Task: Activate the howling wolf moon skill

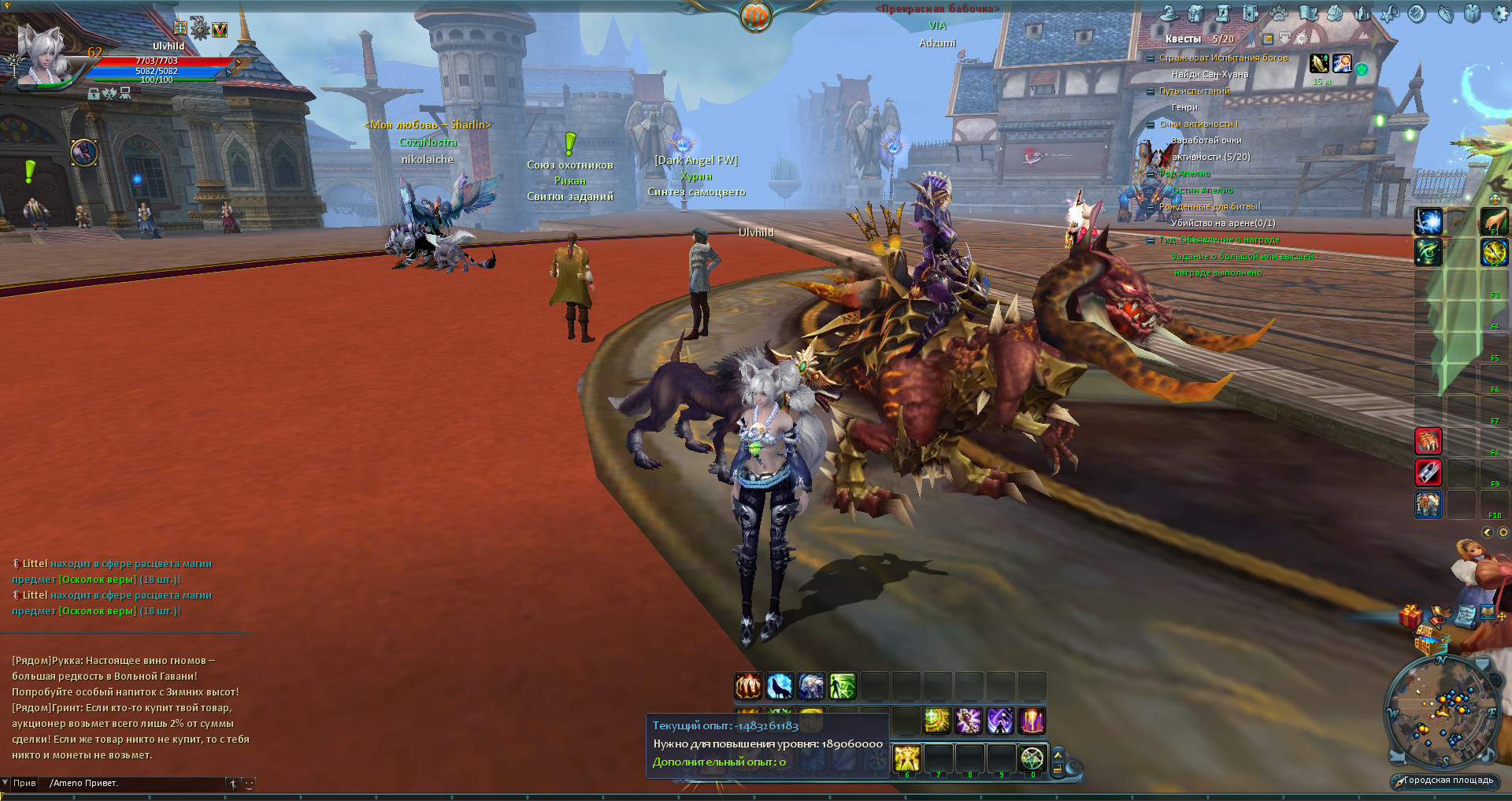Action: 780,686
